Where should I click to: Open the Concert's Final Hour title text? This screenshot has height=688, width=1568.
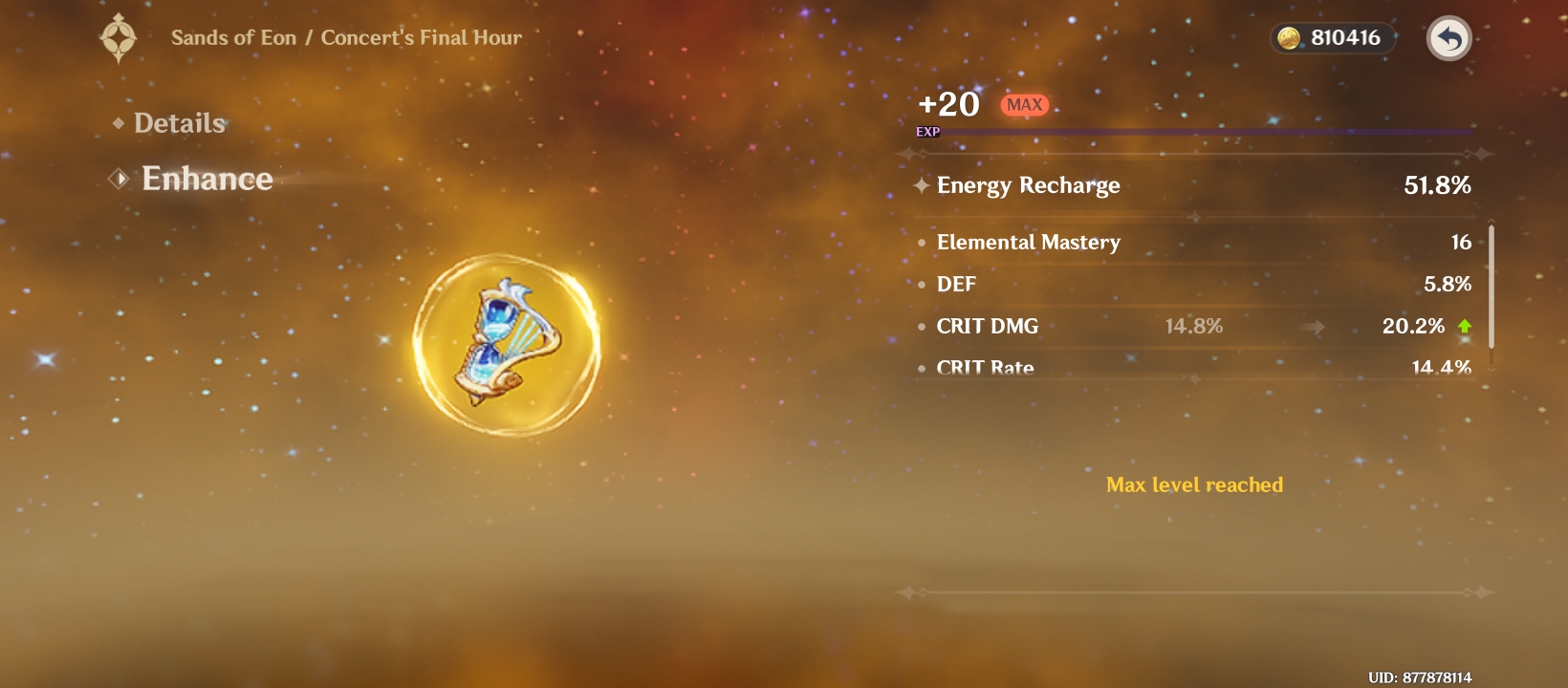[x=421, y=37]
